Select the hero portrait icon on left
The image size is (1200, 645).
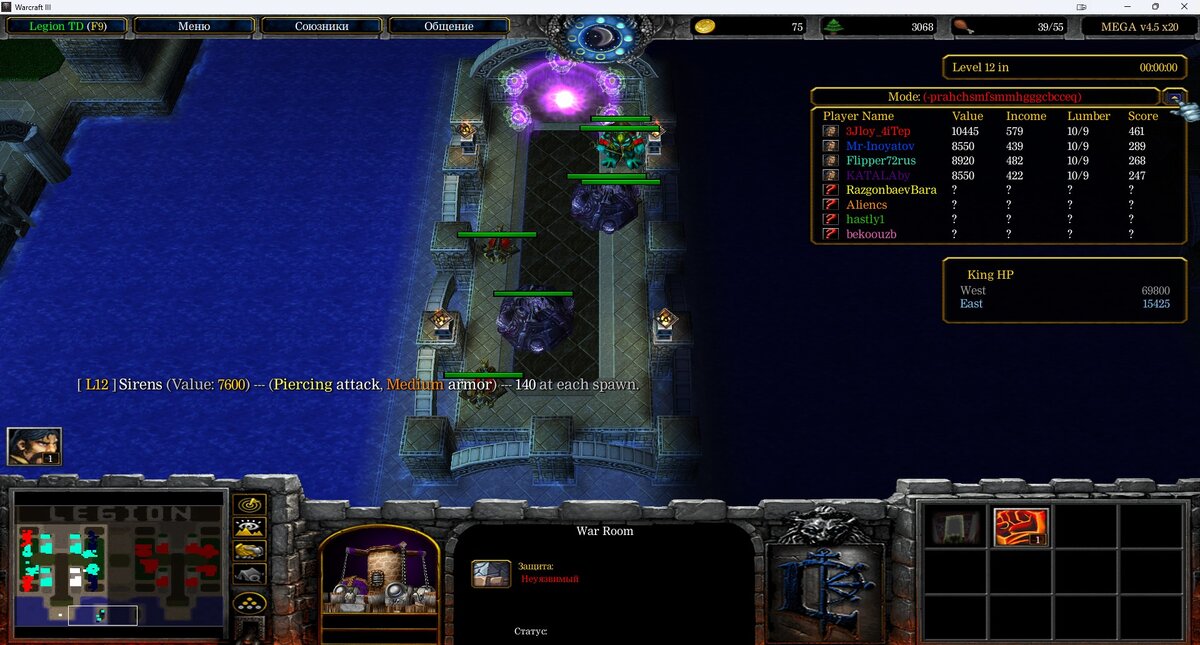coord(34,446)
